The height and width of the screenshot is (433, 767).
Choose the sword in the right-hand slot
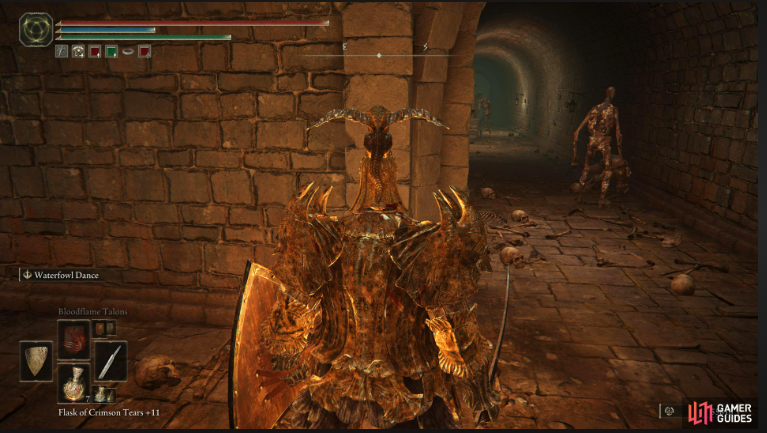point(110,361)
